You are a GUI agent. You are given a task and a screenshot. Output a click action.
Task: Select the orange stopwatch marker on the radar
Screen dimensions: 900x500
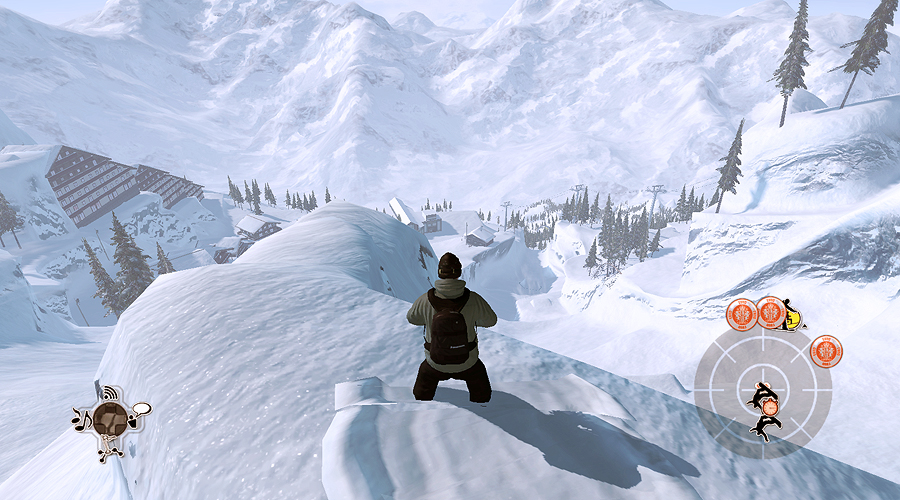click(x=770, y=406)
